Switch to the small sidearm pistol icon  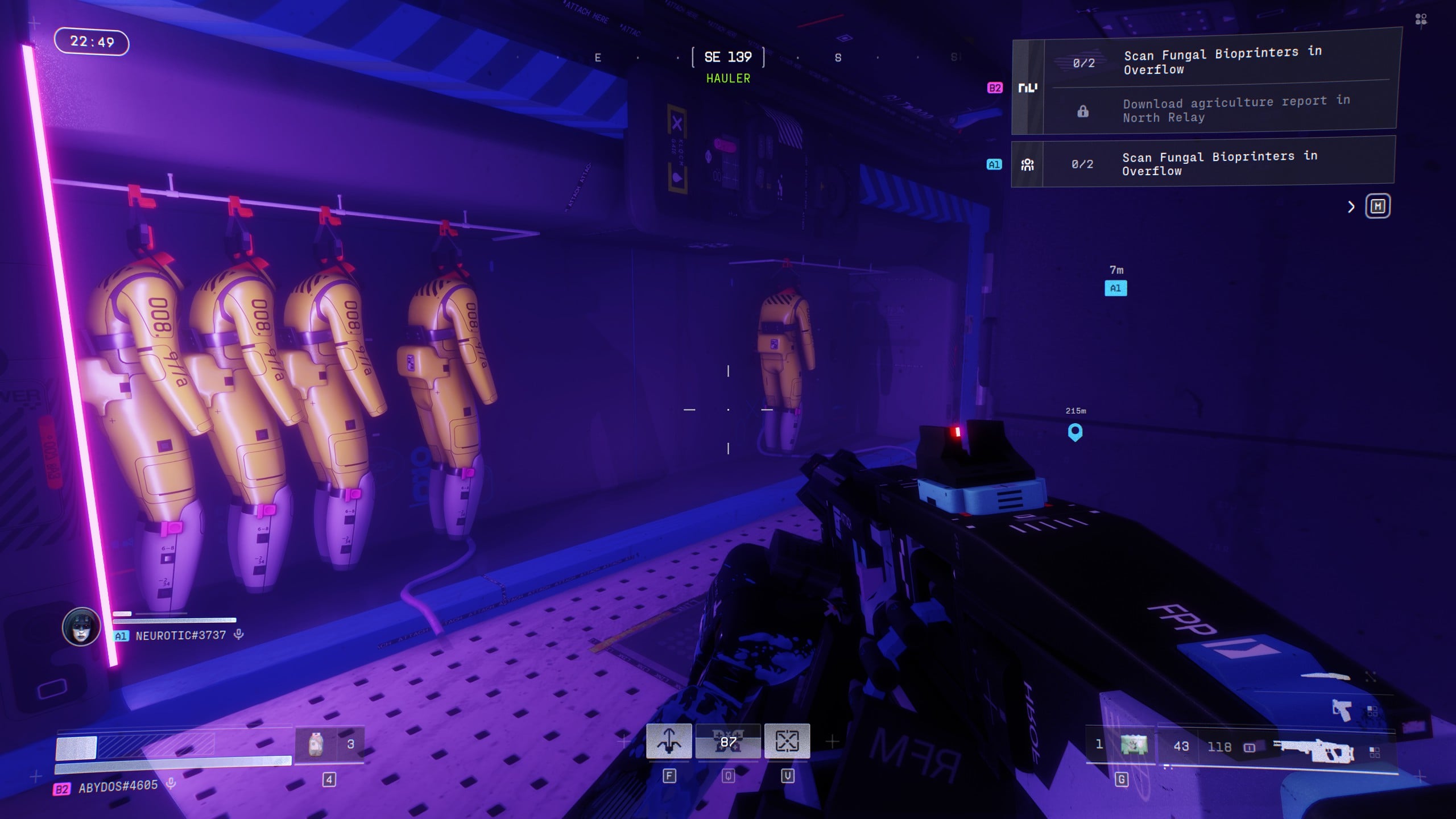(x=1342, y=710)
